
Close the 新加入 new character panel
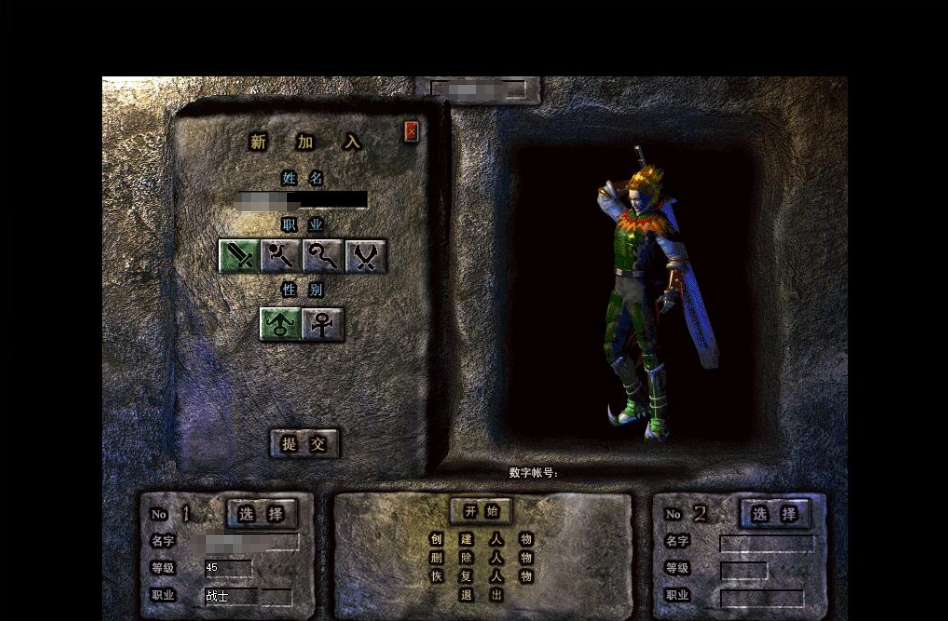point(411,131)
